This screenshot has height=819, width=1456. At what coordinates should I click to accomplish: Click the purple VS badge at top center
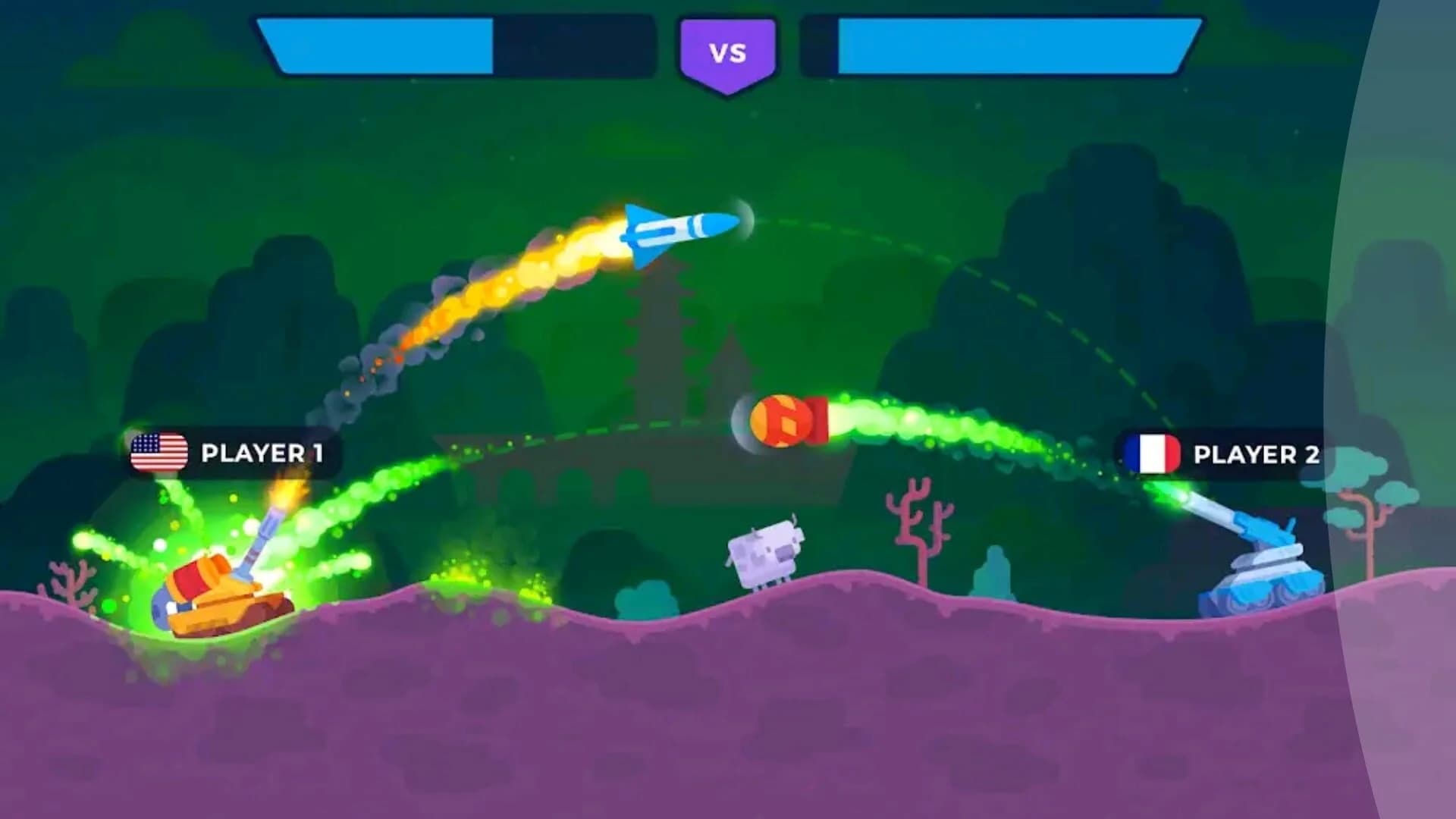pos(727,52)
